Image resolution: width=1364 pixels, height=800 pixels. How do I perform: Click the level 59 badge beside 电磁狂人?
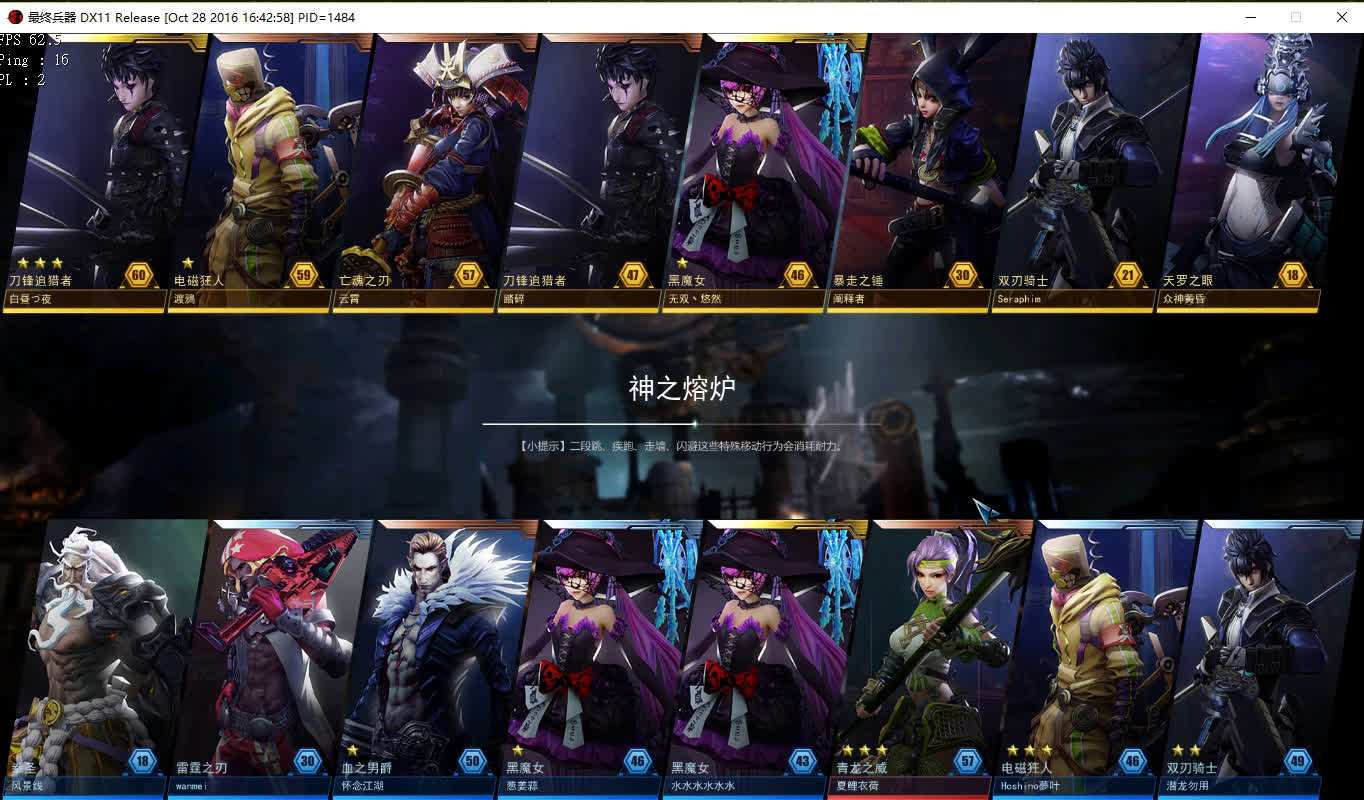click(x=304, y=275)
